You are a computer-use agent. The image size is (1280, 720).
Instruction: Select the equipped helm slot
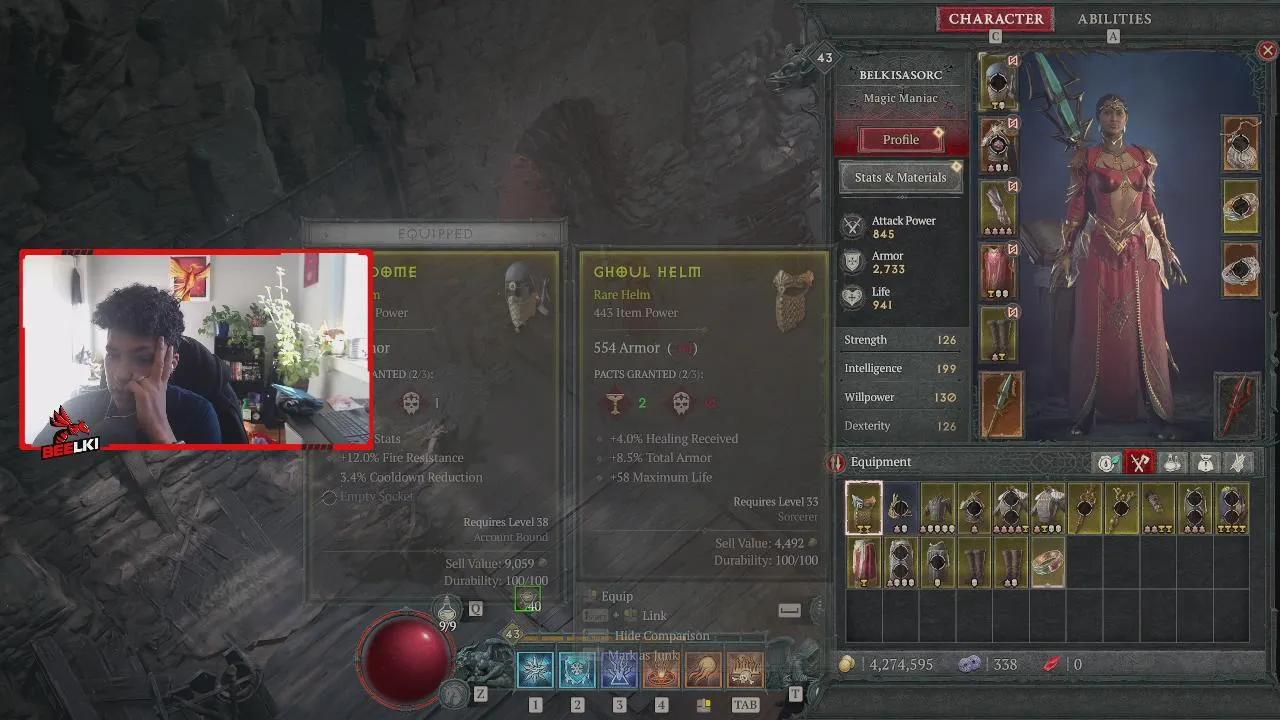pyautogui.click(x=999, y=82)
